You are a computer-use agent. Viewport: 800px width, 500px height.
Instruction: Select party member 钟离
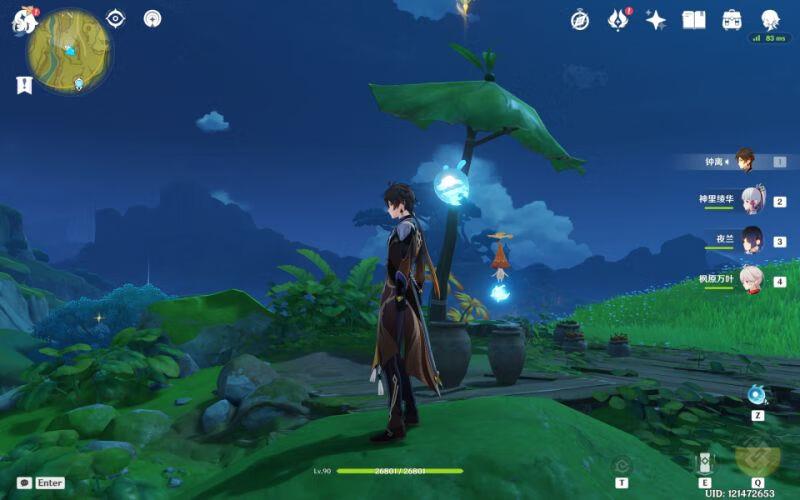tap(744, 160)
